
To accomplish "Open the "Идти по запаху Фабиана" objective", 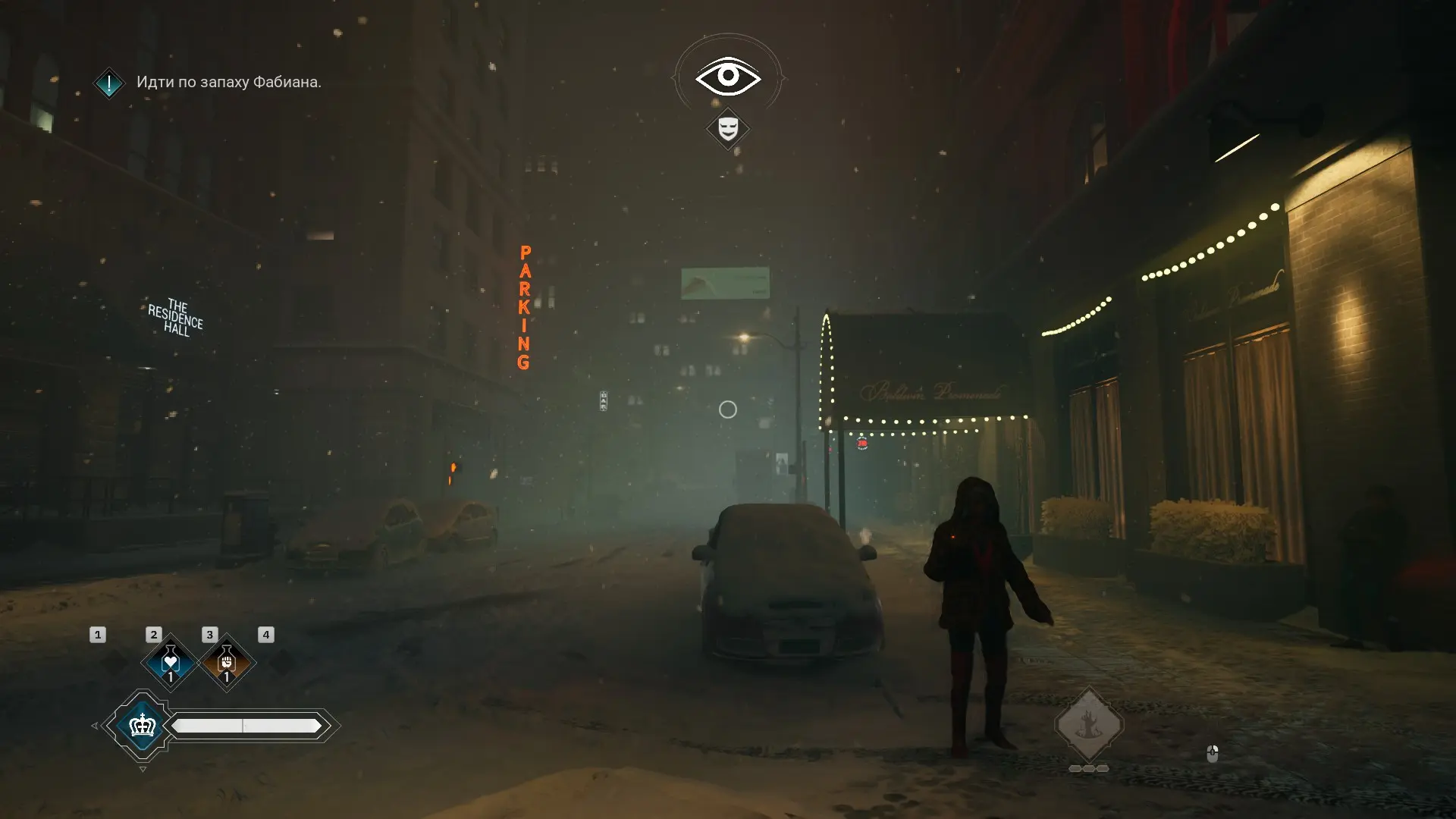I will 228,82.
